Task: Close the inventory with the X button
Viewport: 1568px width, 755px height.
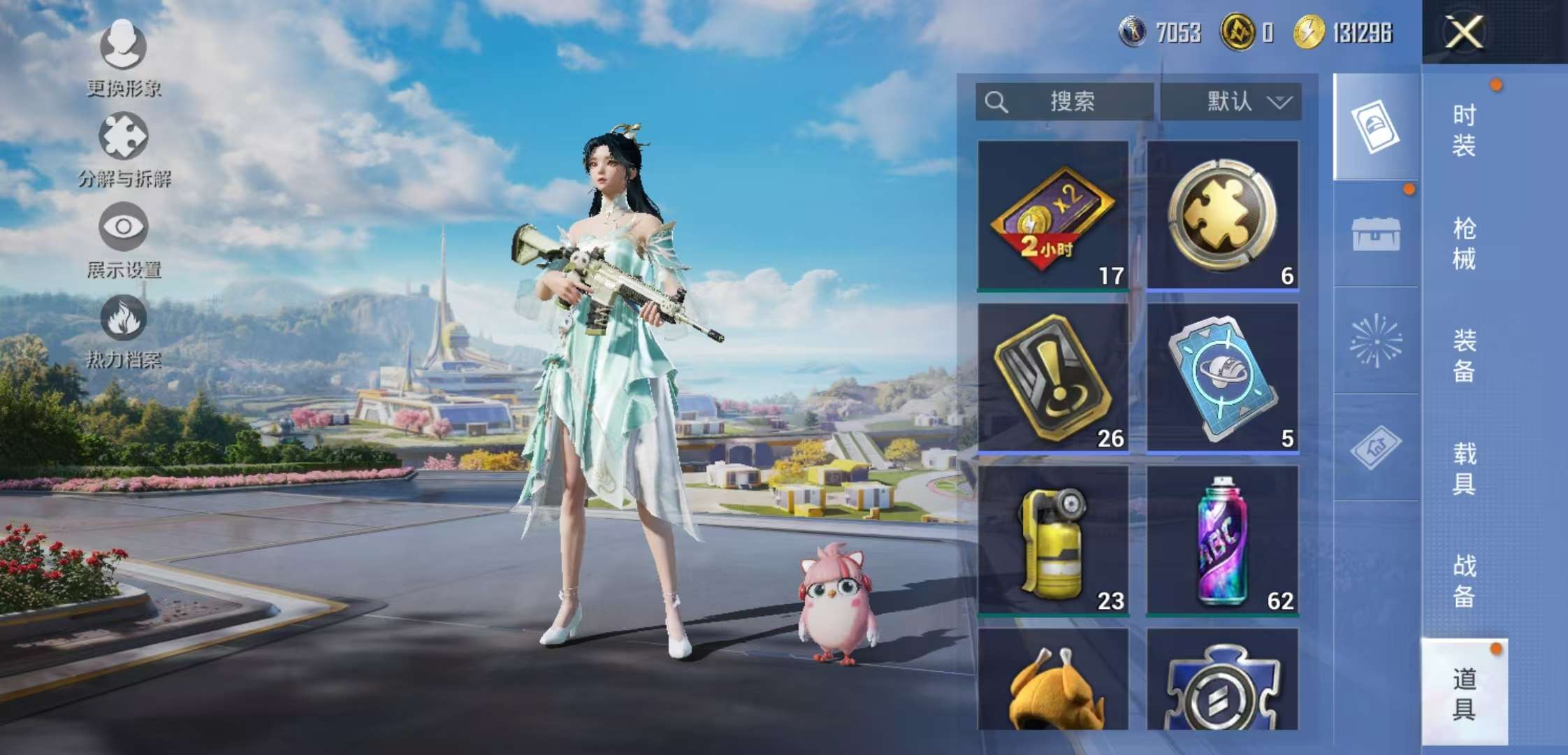Action: click(1463, 32)
